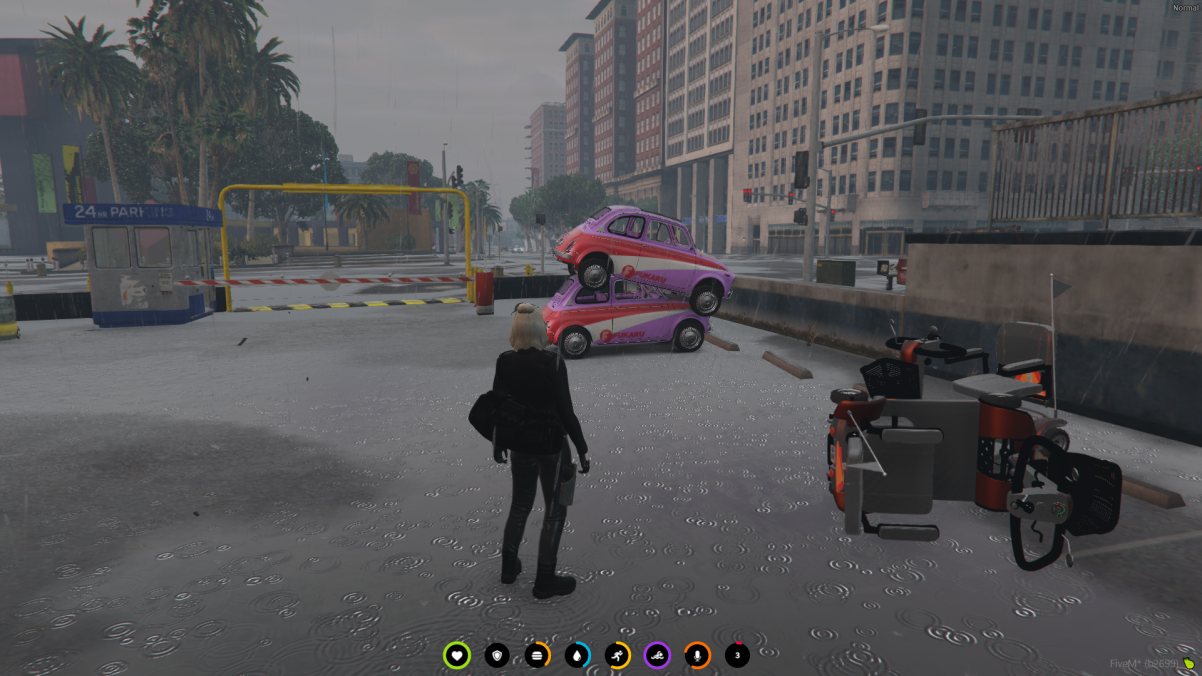The width and height of the screenshot is (1202, 676).
Task: Click the burger hunger status icon
Action: pyautogui.click(x=537, y=656)
